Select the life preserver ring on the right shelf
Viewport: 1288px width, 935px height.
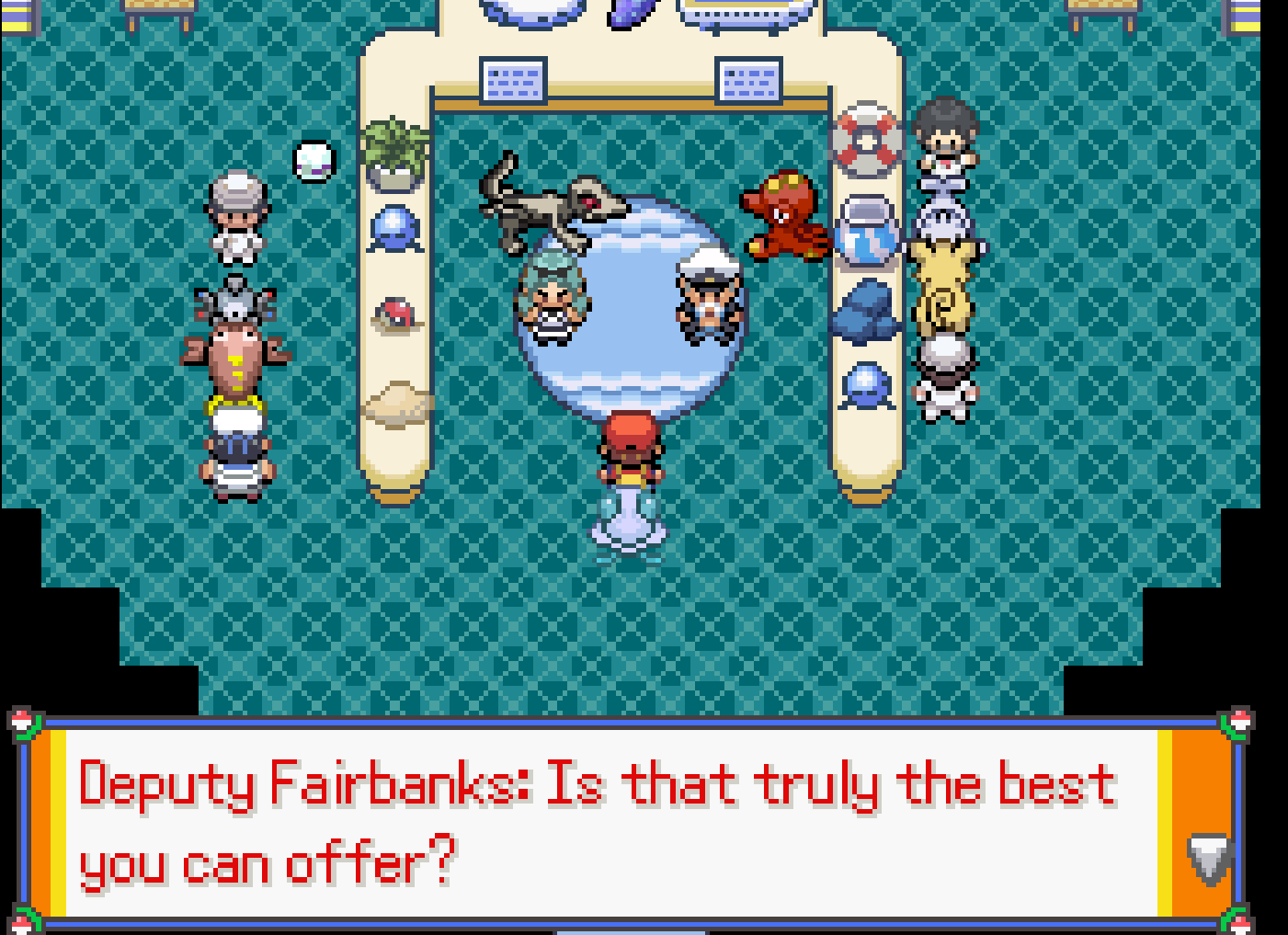867,138
